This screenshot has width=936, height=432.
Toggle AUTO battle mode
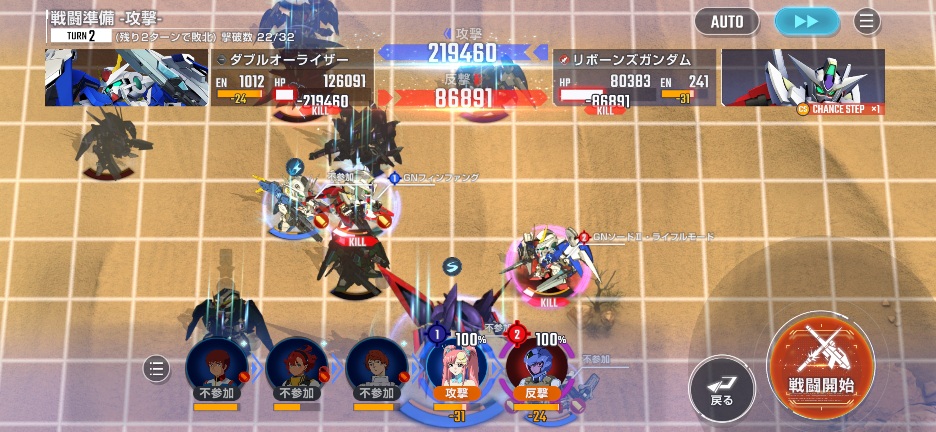[x=727, y=21]
